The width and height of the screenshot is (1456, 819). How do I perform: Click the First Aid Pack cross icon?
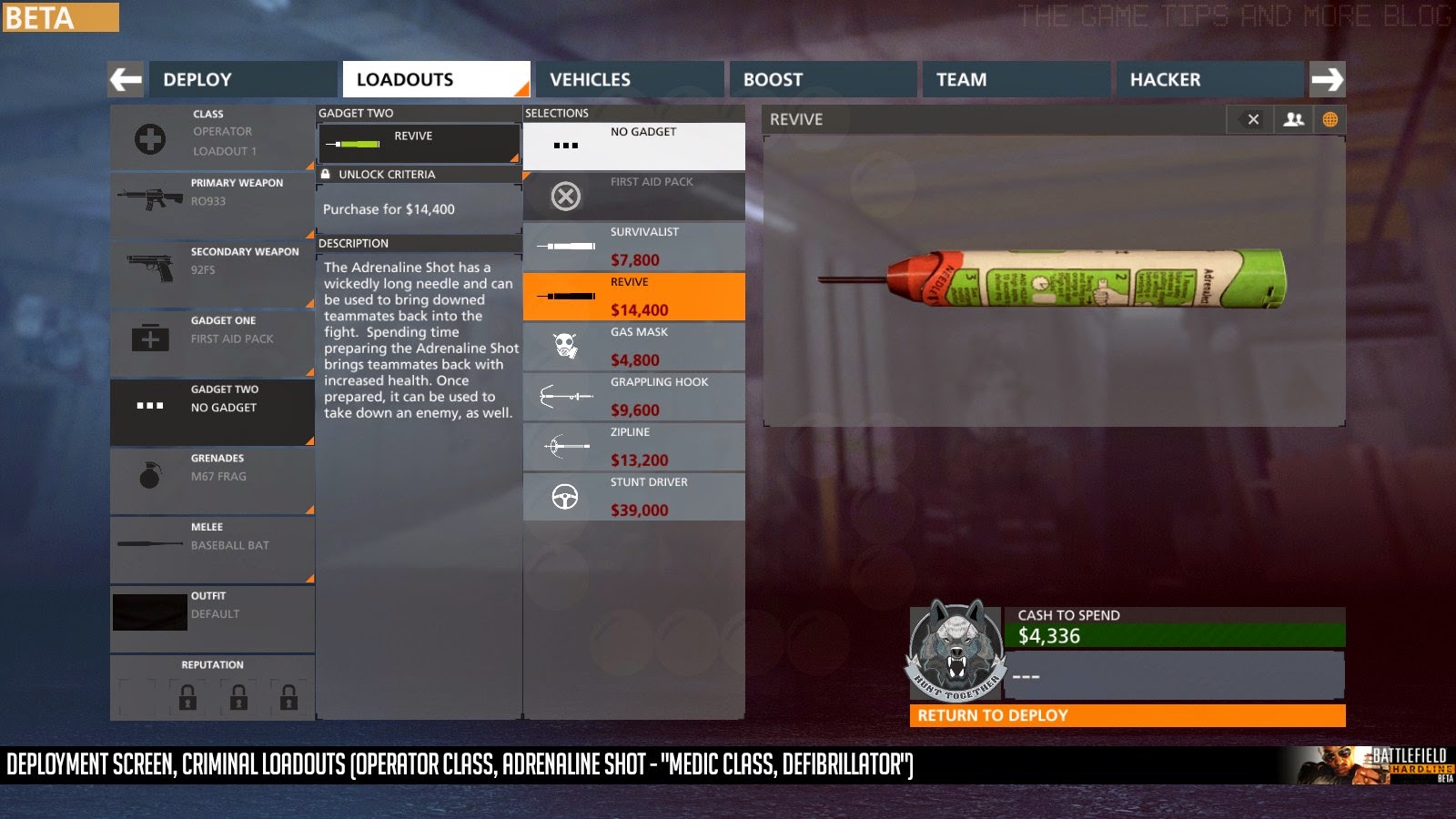click(x=566, y=196)
